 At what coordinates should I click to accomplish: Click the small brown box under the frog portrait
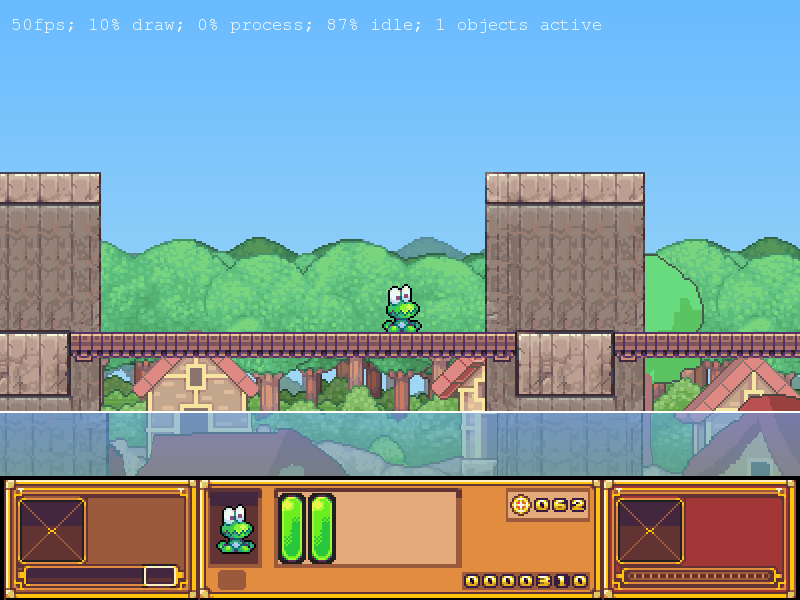[232, 580]
